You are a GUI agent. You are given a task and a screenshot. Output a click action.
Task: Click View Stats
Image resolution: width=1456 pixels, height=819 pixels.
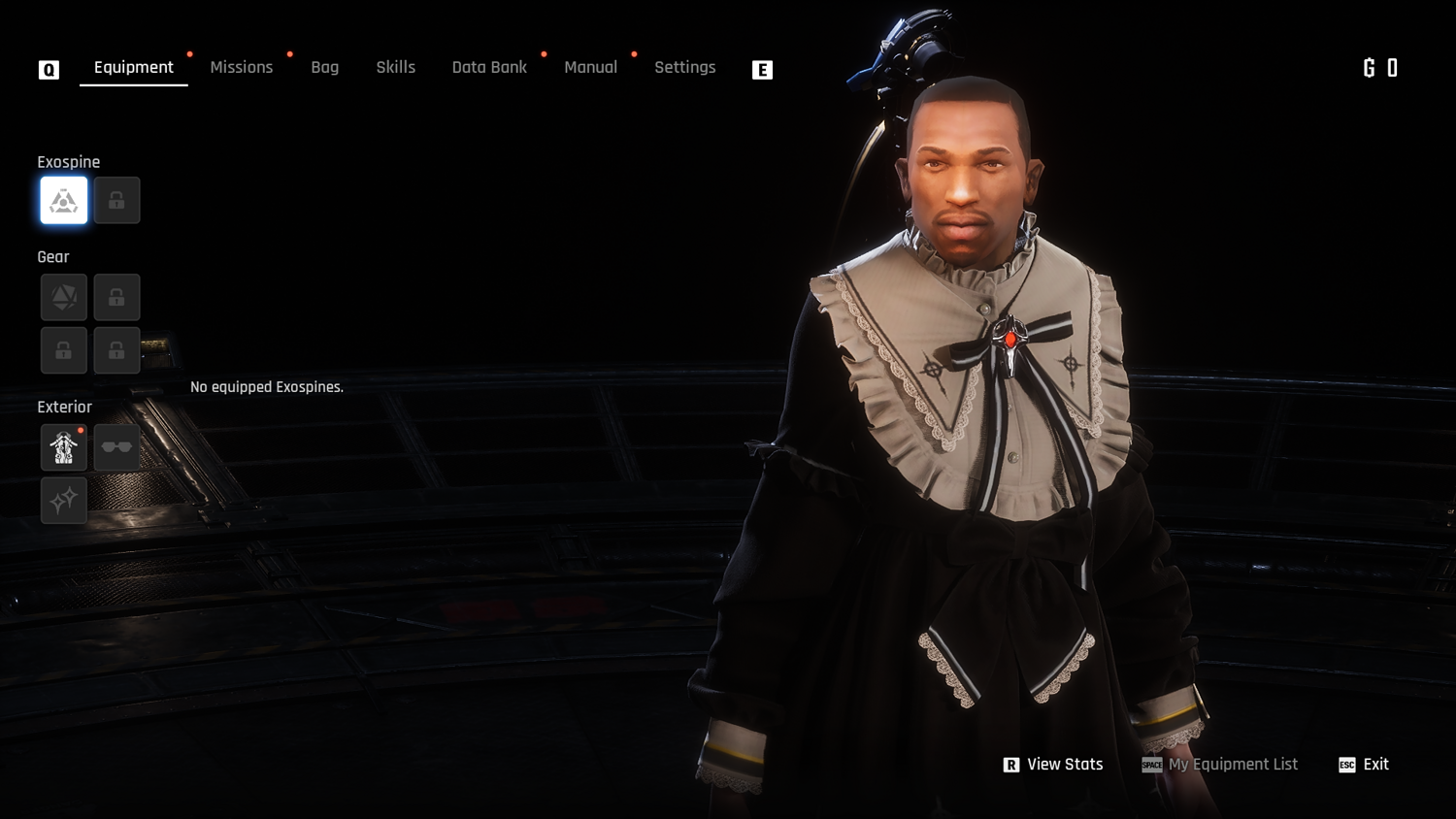[x=1053, y=765]
